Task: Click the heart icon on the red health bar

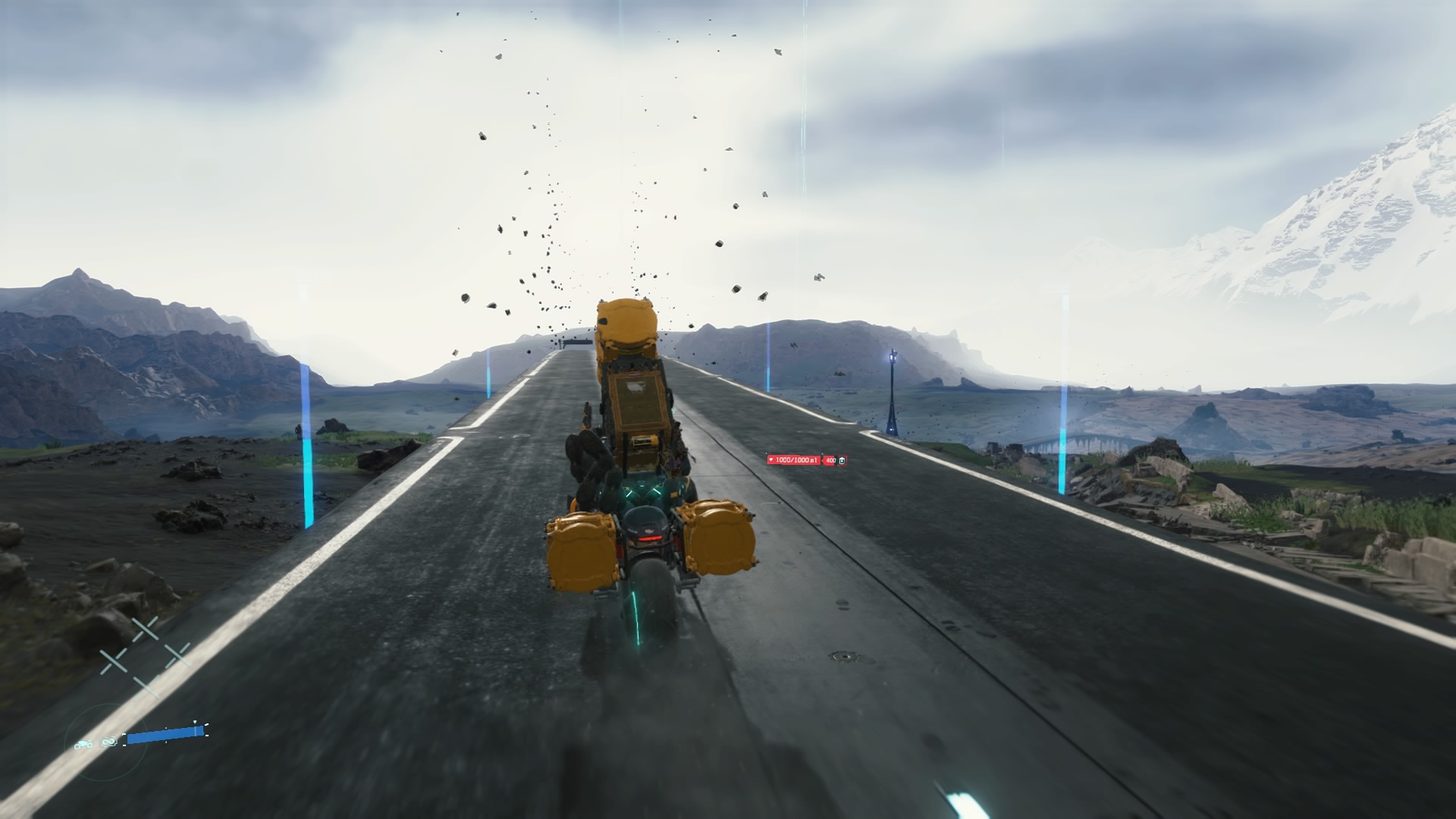Action: pyautogui.click(x=771, y=460)
